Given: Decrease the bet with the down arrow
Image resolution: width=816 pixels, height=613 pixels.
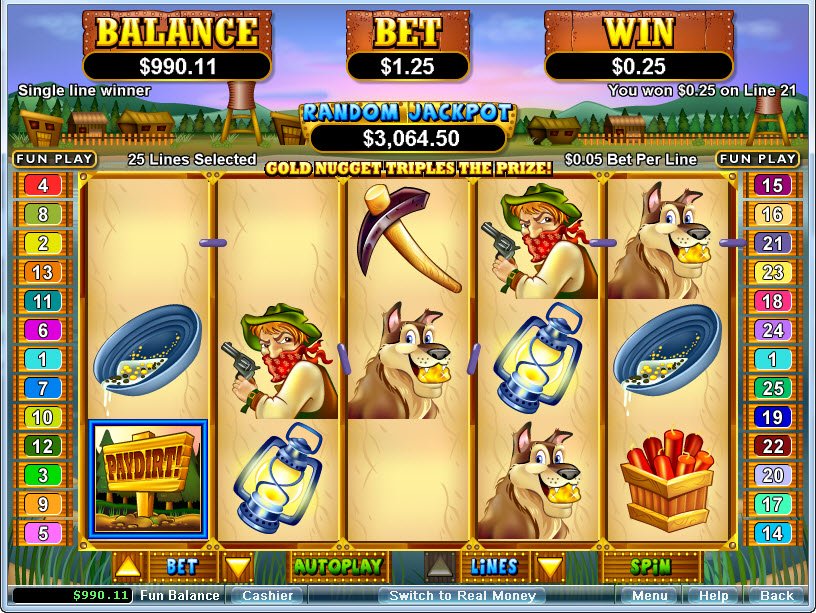Looking at the screenshot, I should [237, 567].
